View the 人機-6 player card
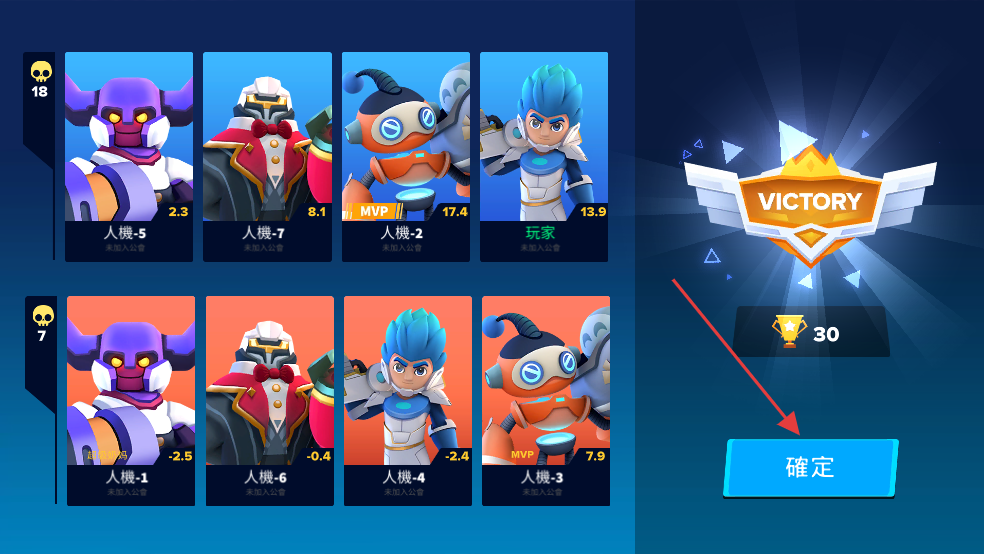 [269, 400]
